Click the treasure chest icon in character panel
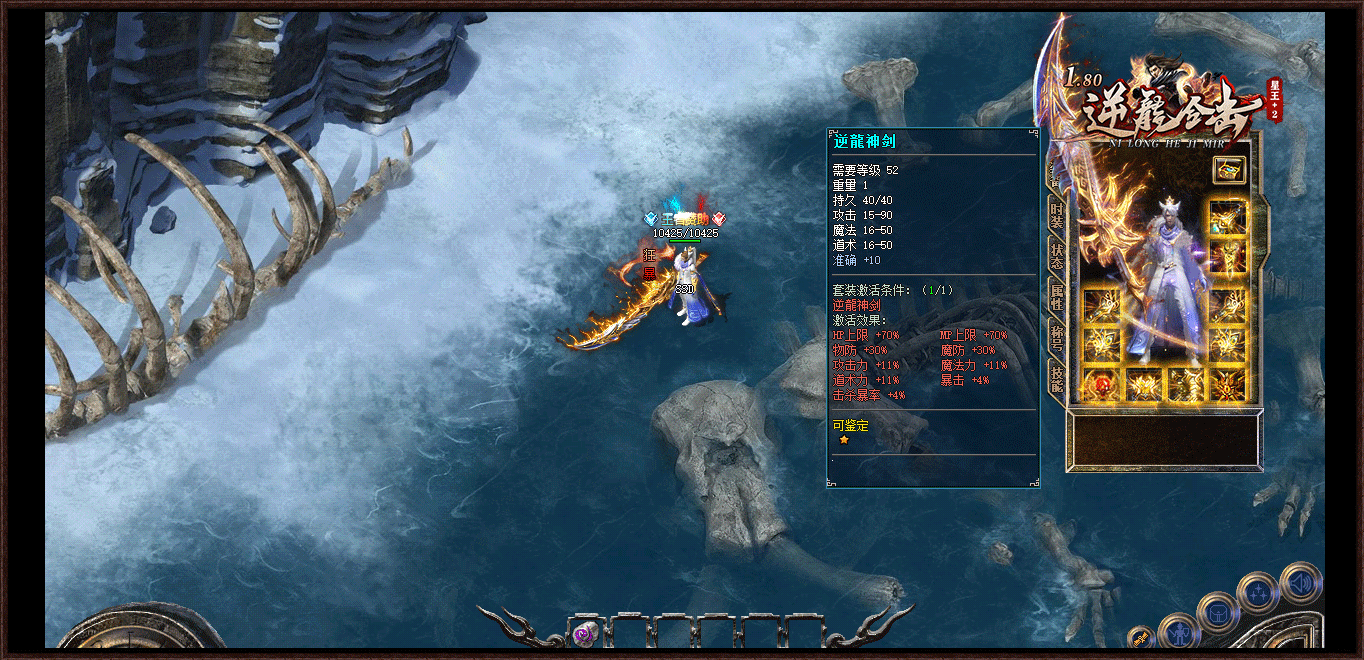This screenshot has width=1364, height=660. pyautogui.click(x=1229, y=170)
